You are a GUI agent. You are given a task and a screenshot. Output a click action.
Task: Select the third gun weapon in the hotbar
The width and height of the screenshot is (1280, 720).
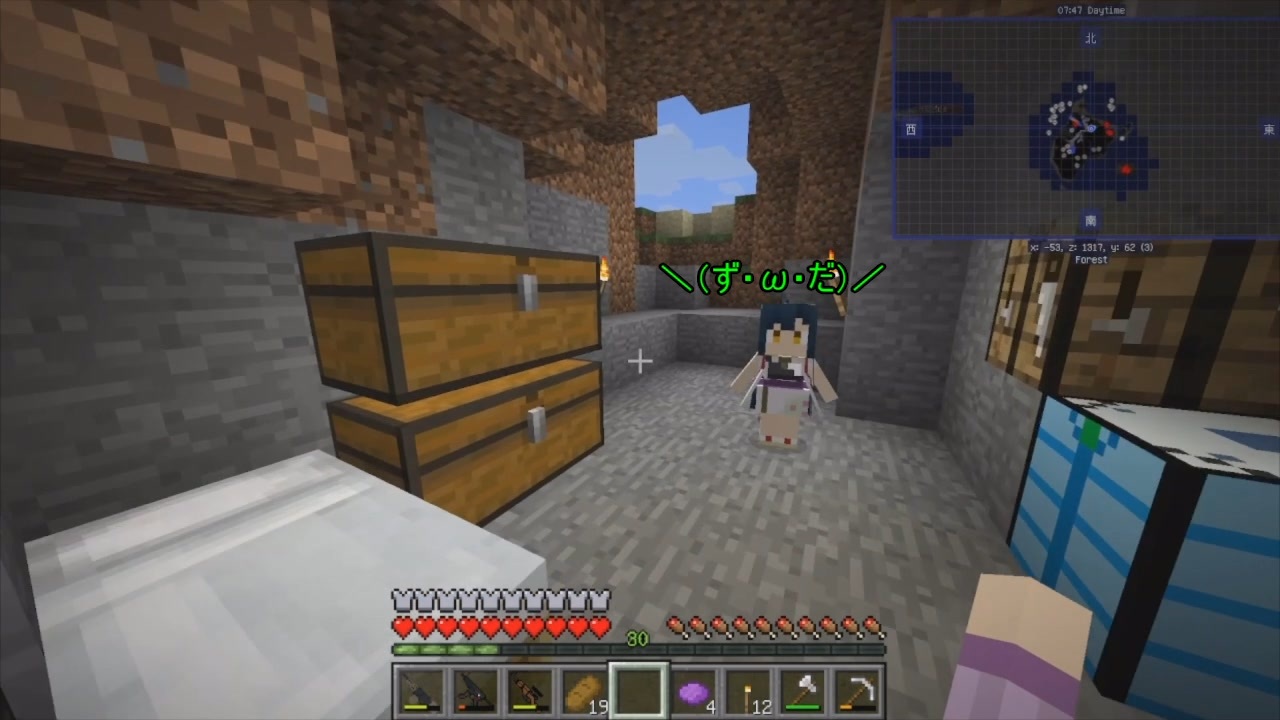[530, 690]
